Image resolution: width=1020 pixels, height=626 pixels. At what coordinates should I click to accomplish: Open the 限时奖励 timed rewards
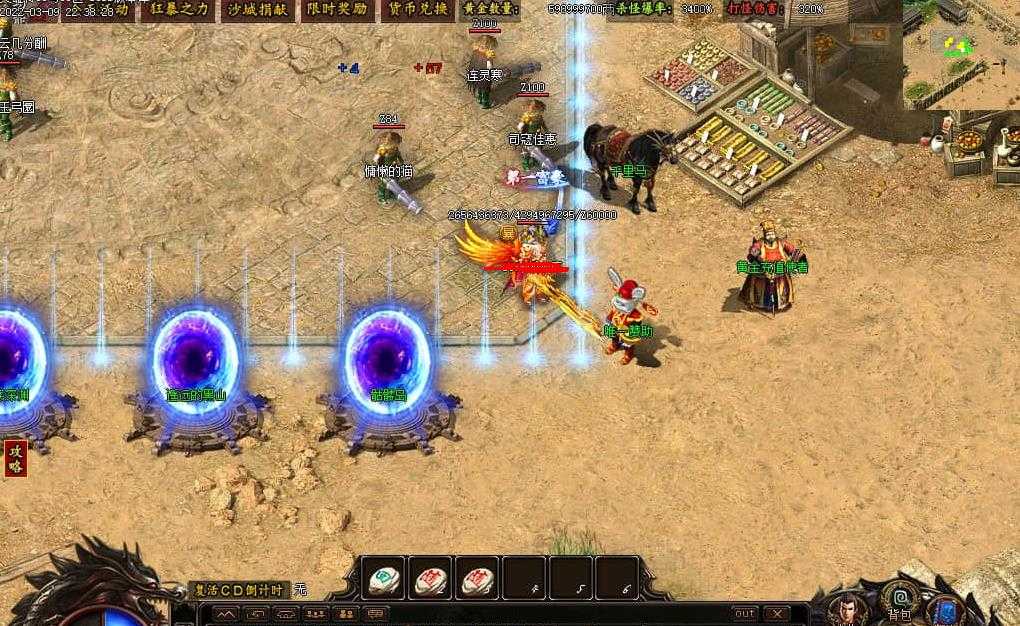pyautogui.click(x=336, y=10)
